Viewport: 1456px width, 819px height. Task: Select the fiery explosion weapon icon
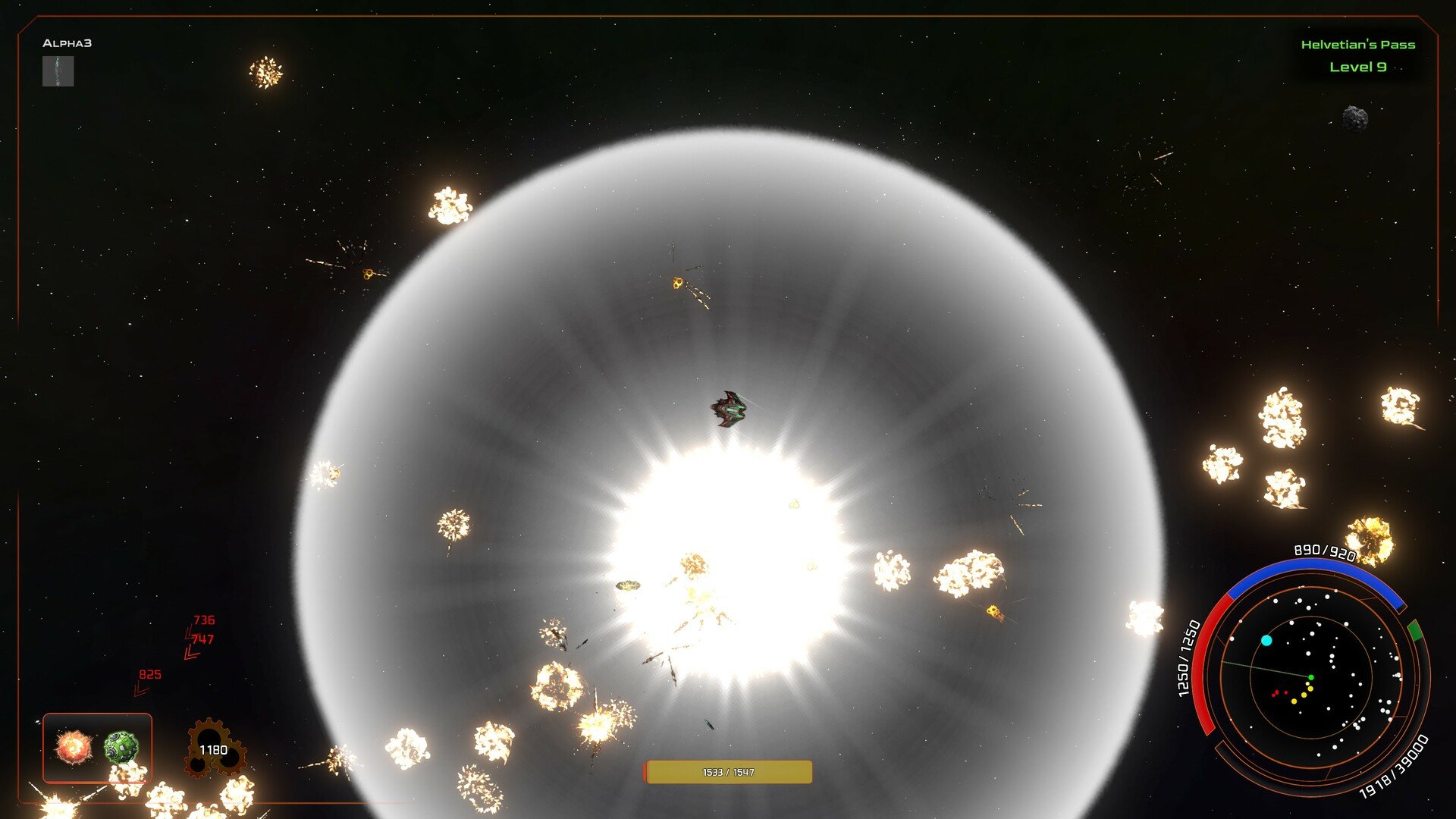pyautogui.click(x=74, y=747)
